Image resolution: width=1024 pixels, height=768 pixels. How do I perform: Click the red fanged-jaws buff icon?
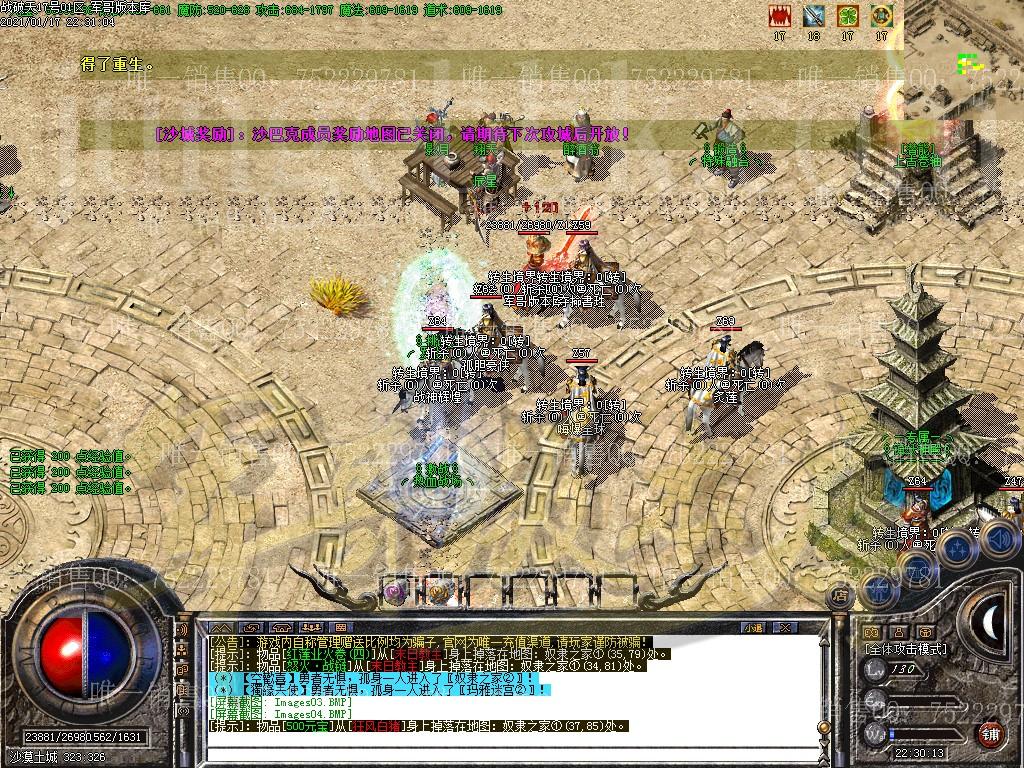click(x=779, y=16)
